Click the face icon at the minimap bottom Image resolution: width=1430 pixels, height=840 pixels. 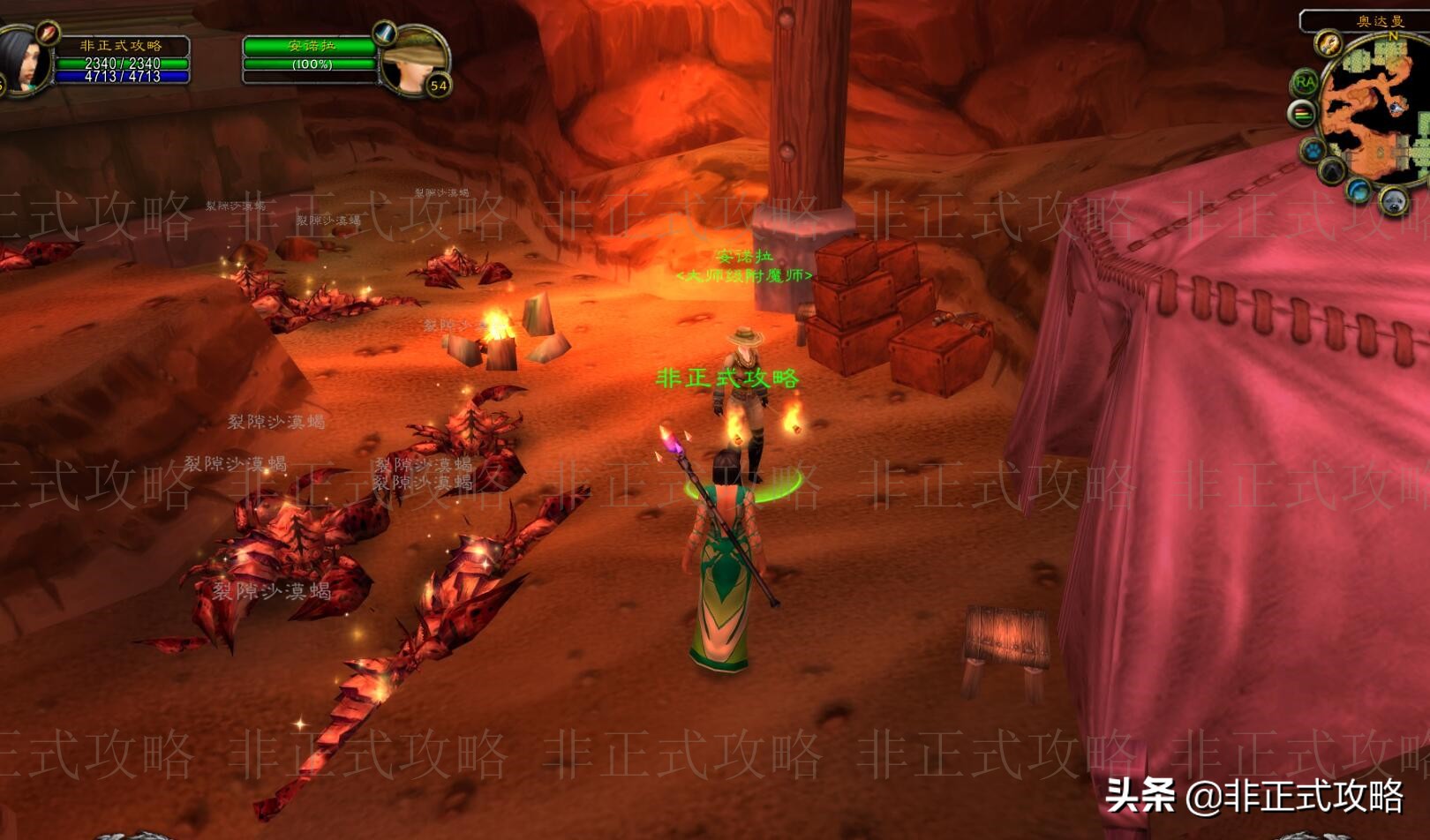click(1394, 200)
